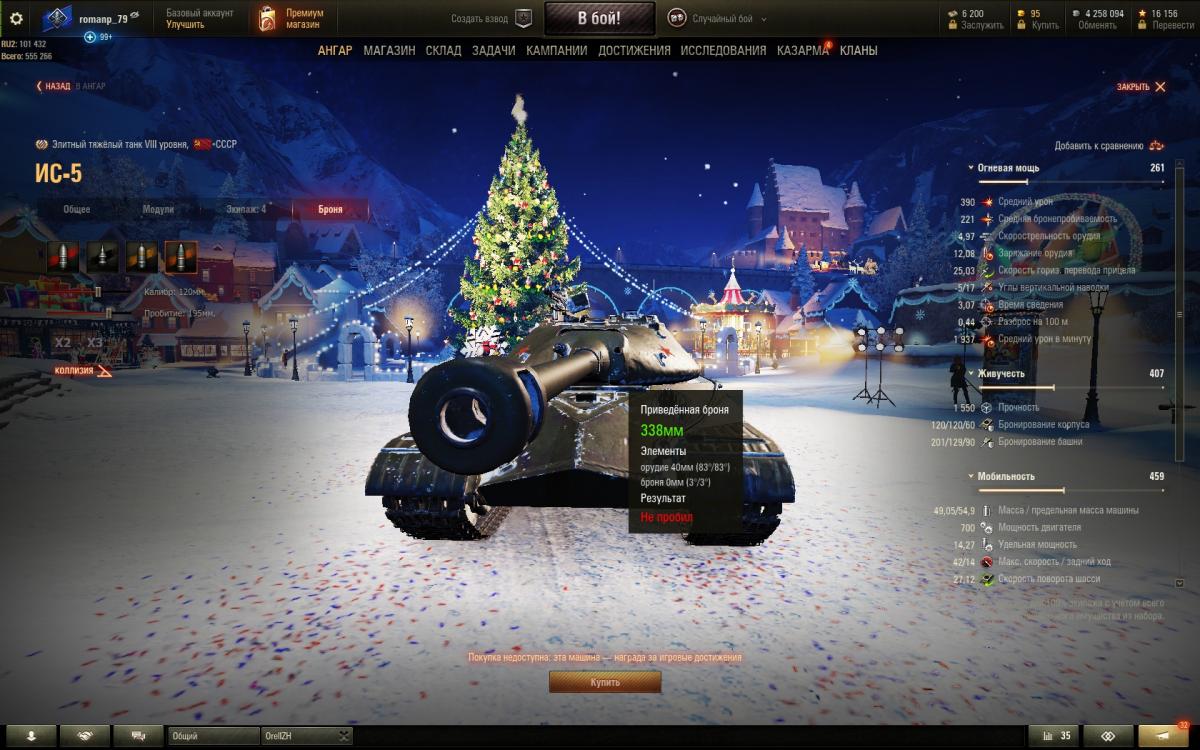1200x750 pixels.
Task: Show the ДОСТИЖЕНИЯ section
Action: point(634,51)
